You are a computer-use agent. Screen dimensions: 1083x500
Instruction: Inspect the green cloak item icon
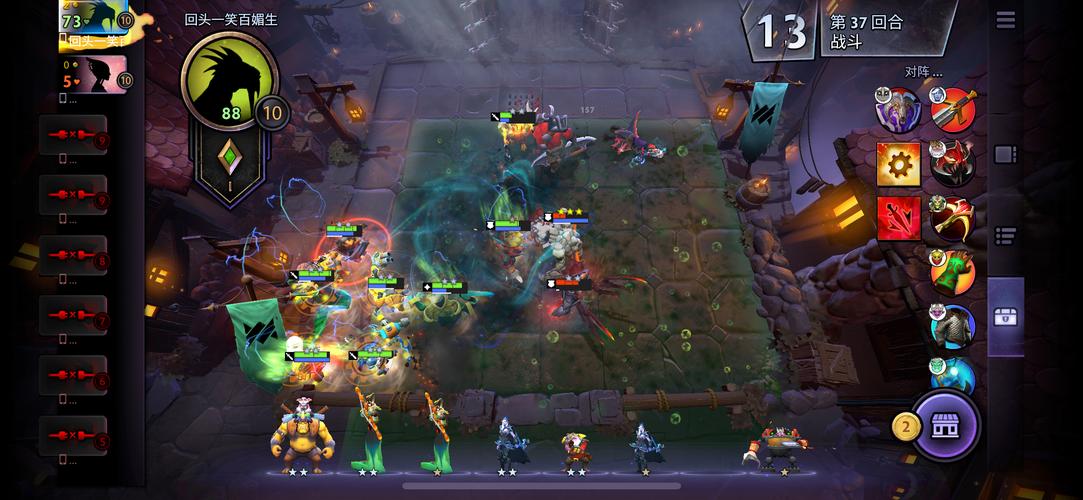953,271
